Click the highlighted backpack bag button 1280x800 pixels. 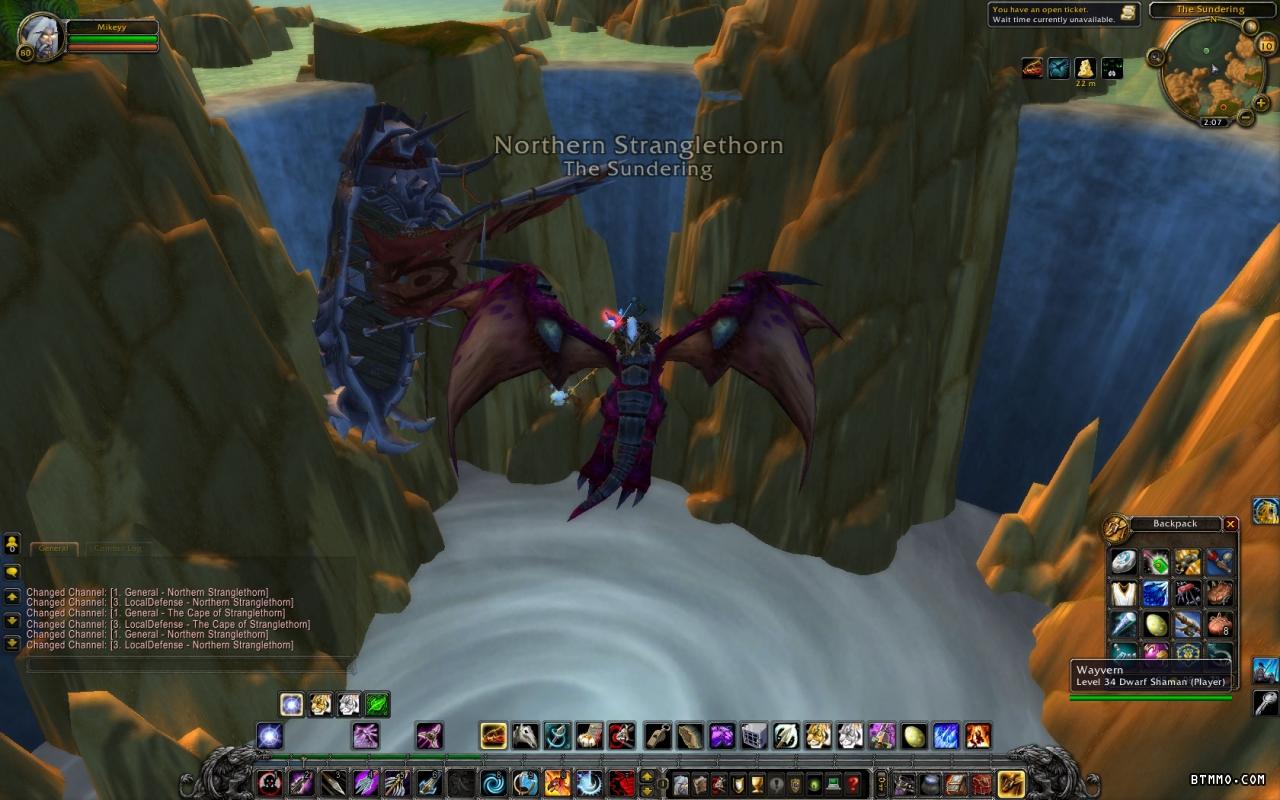tap(1011, 783)
